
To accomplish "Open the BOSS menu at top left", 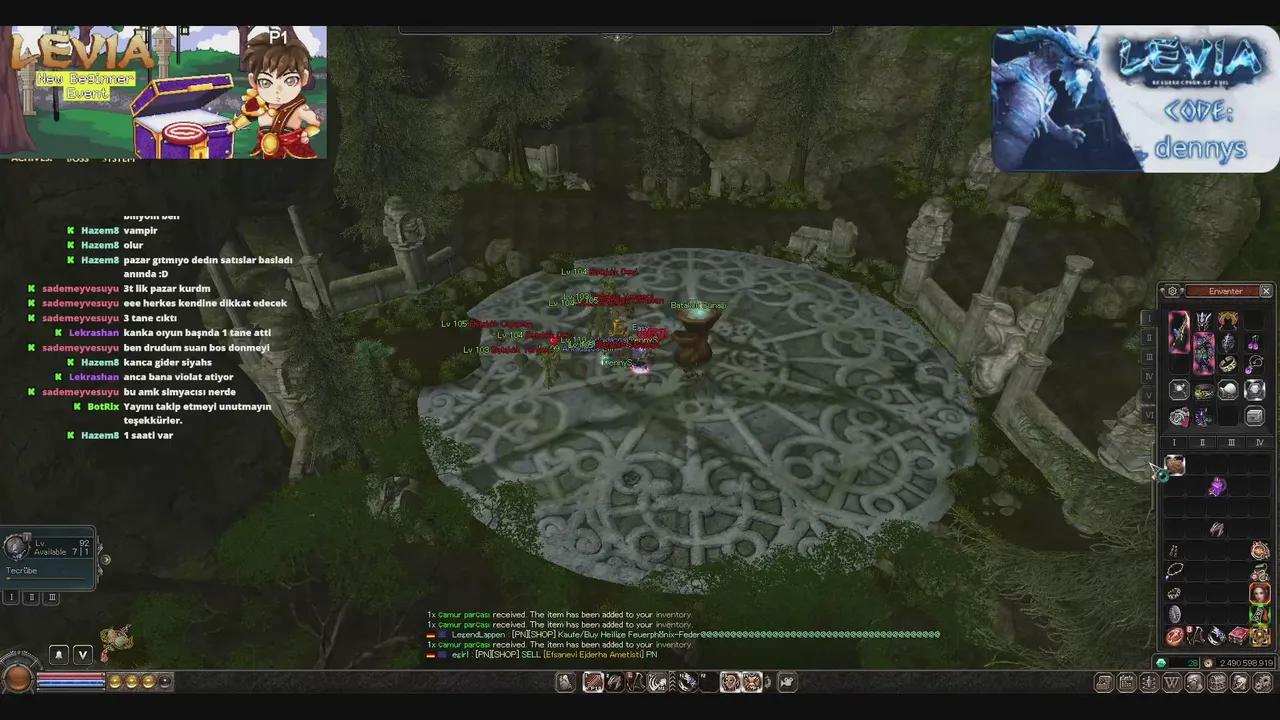I will 78,159.
